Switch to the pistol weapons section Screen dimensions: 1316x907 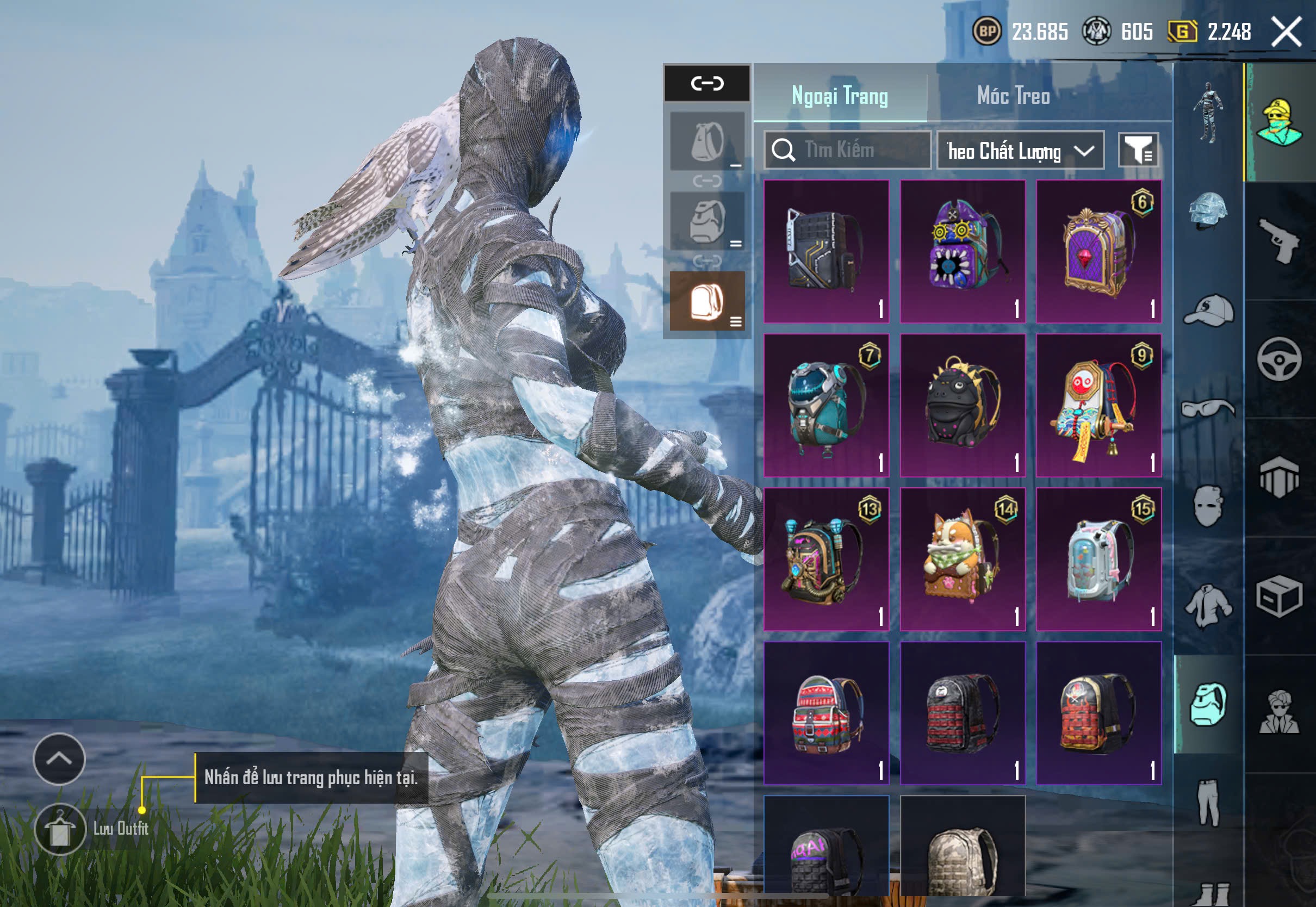coord(1279,241)
